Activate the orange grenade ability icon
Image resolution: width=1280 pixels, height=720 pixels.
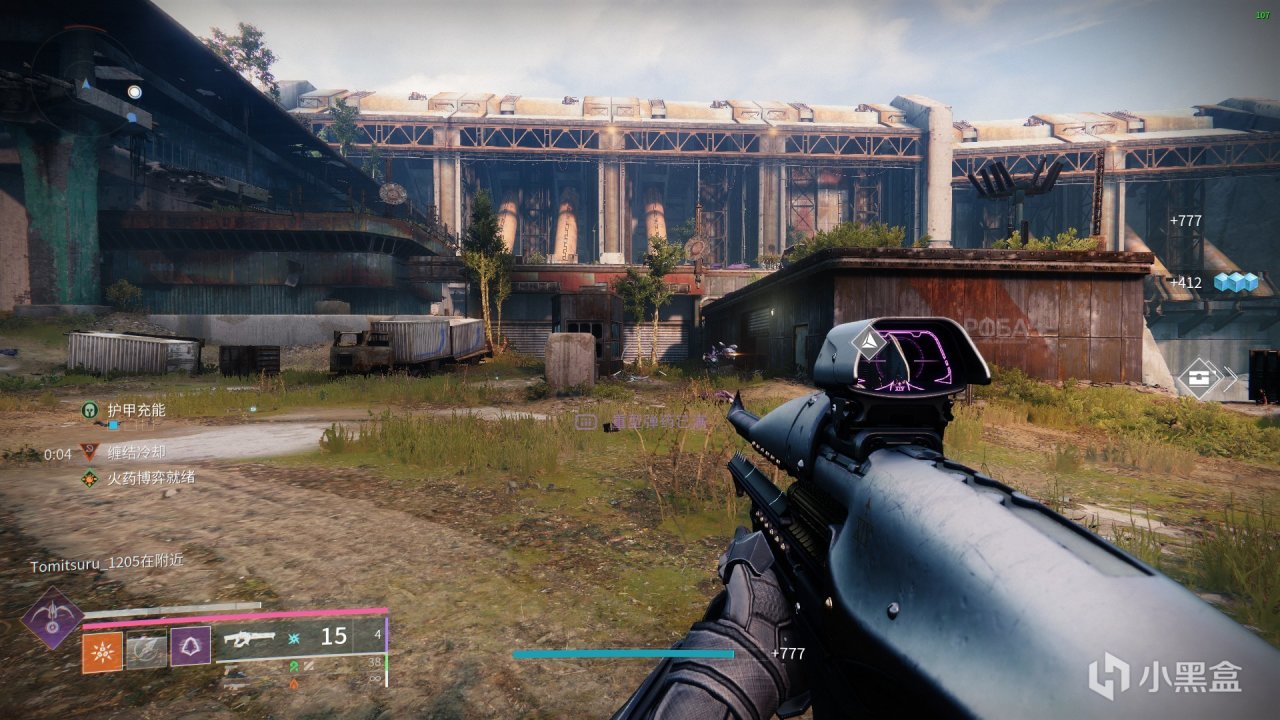(x=102, y=651)
